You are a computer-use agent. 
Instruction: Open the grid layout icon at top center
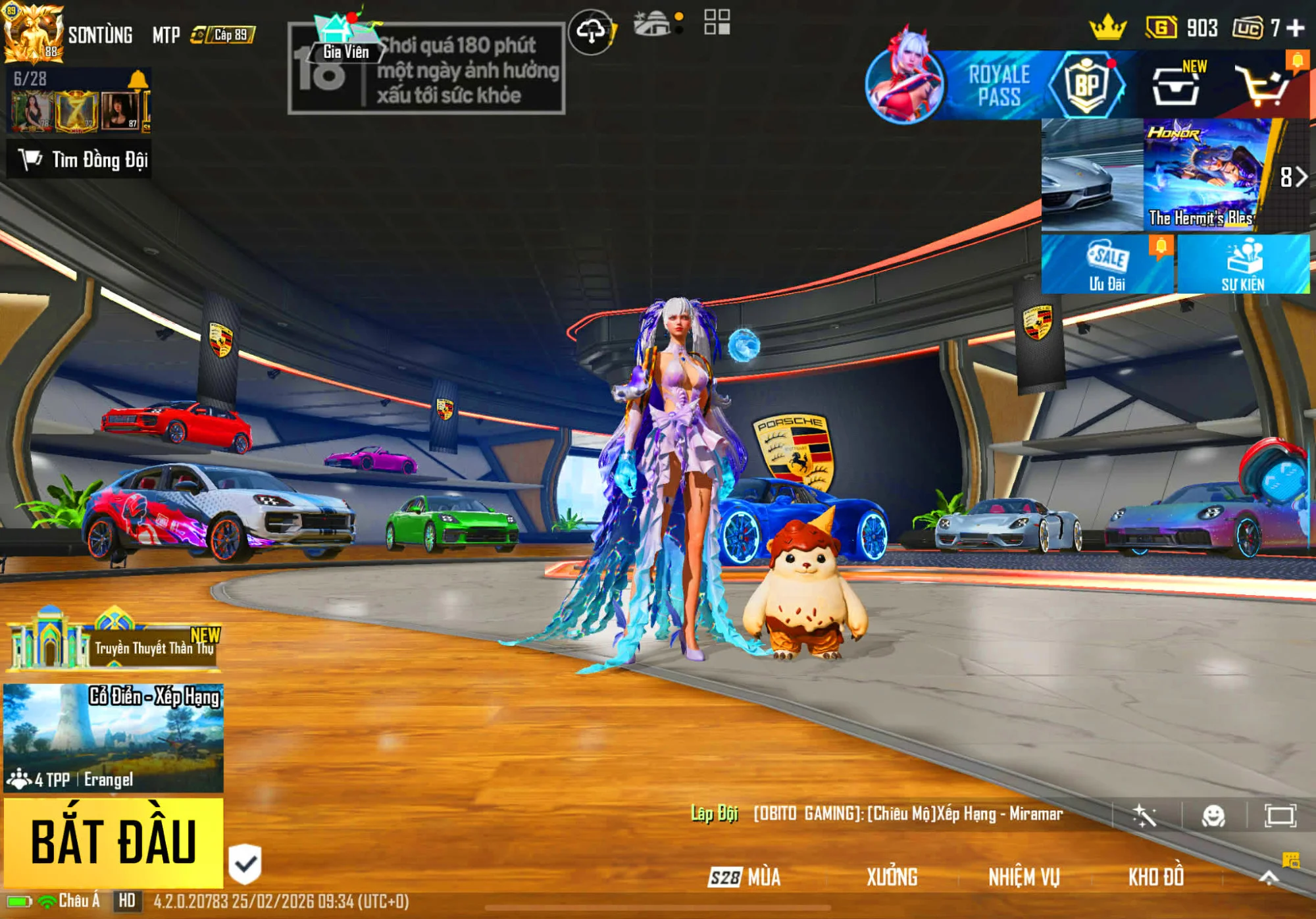tap(719, 23)
